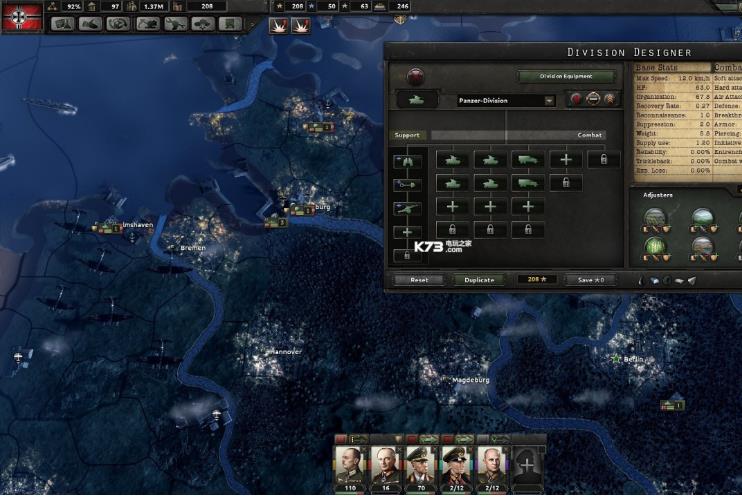Click the round red button beside template name

pos(575,100)
